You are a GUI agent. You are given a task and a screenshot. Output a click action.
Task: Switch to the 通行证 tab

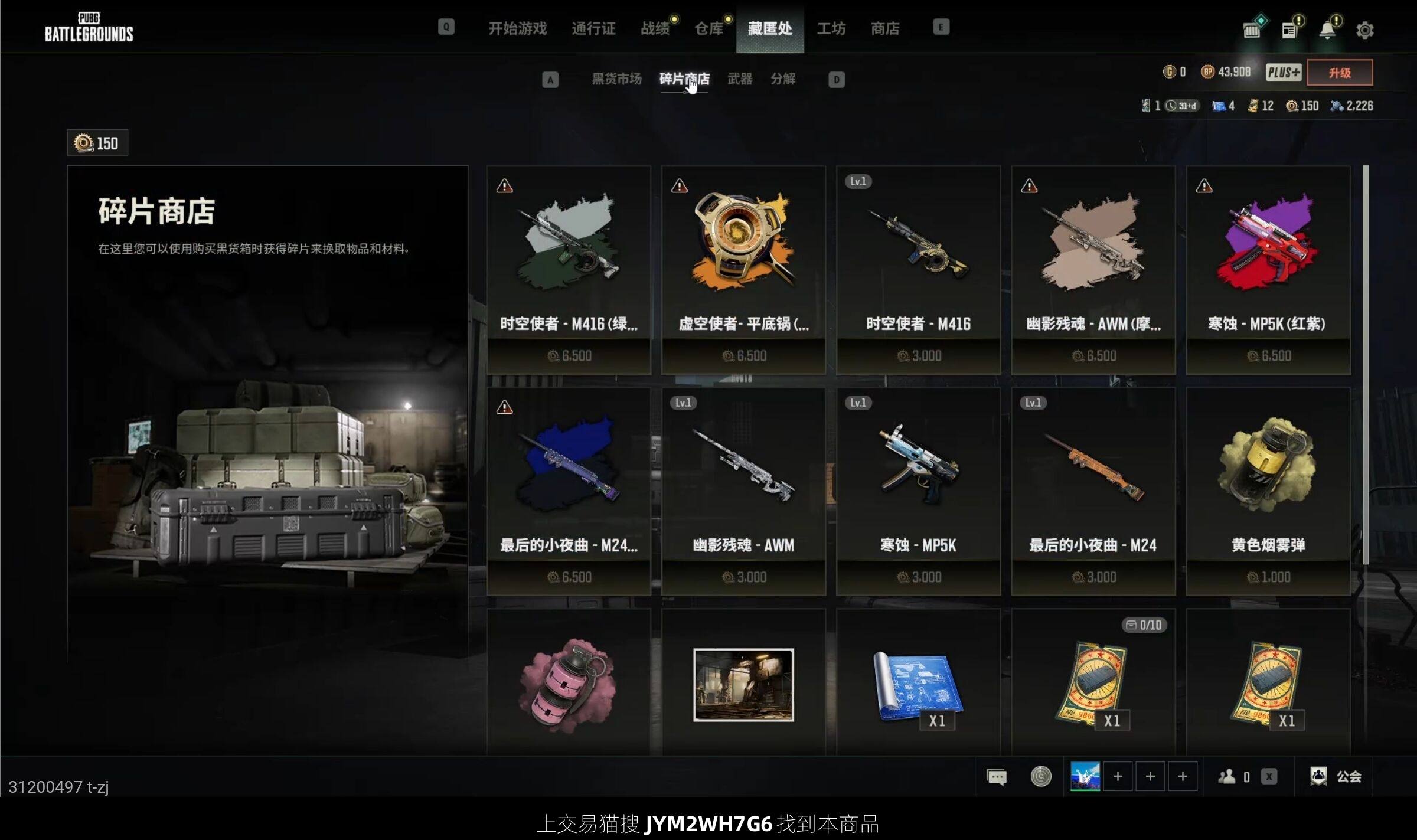(593, 28)
